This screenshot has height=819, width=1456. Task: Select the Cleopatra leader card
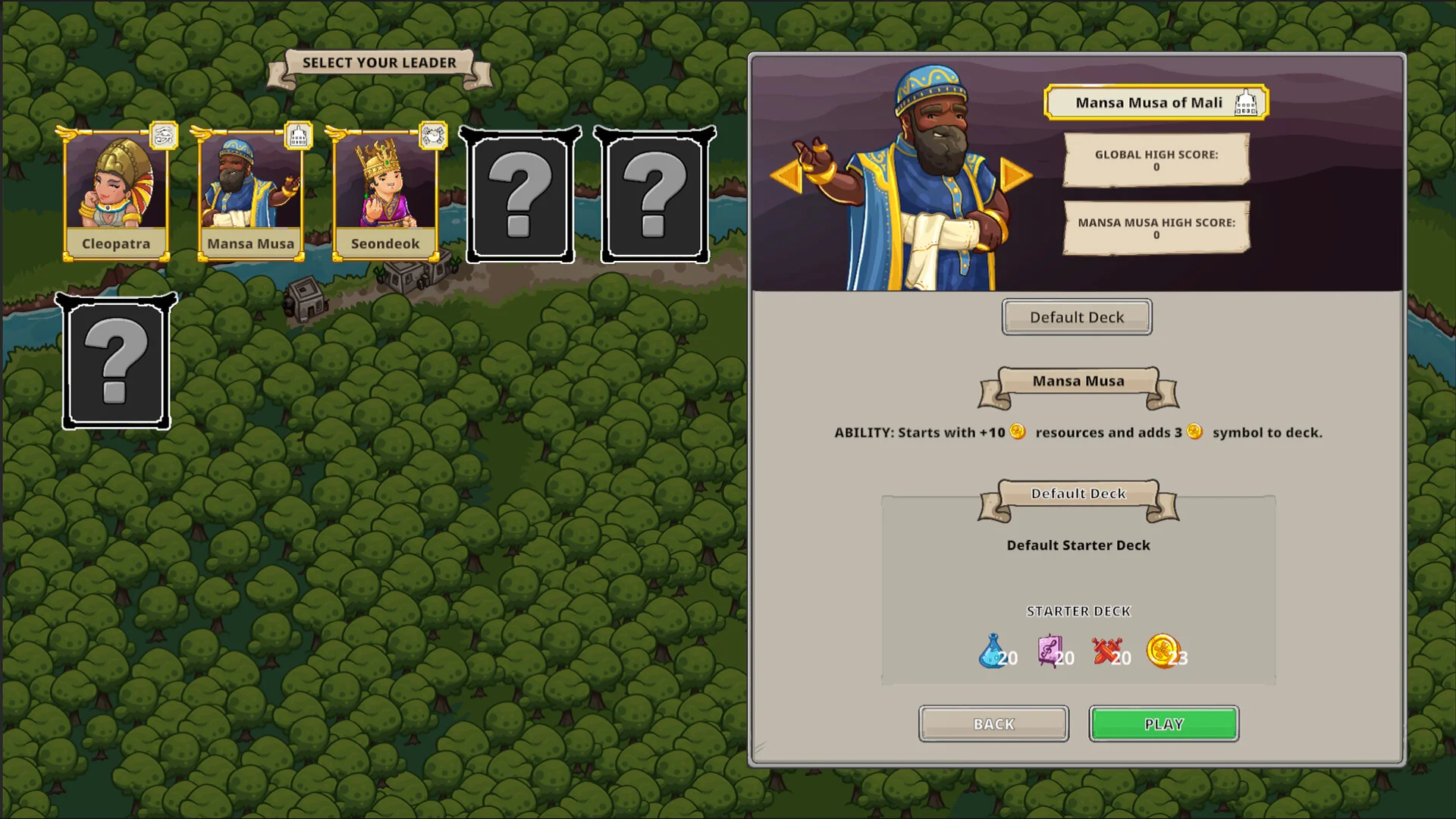click(x=116, y=193)
